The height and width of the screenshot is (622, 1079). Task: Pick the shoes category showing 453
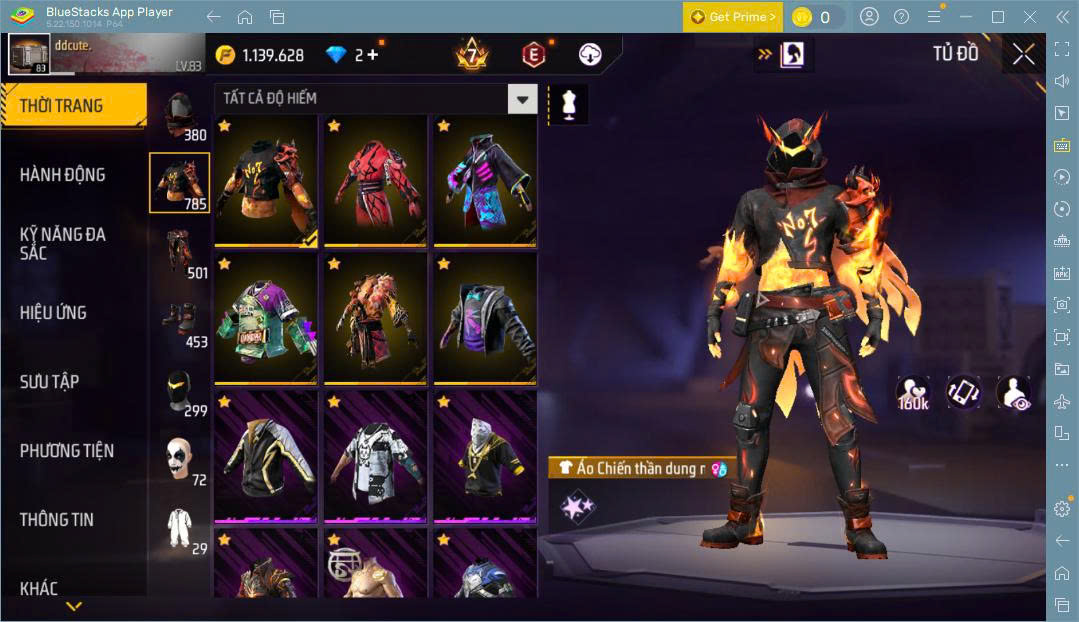[180, 322]
